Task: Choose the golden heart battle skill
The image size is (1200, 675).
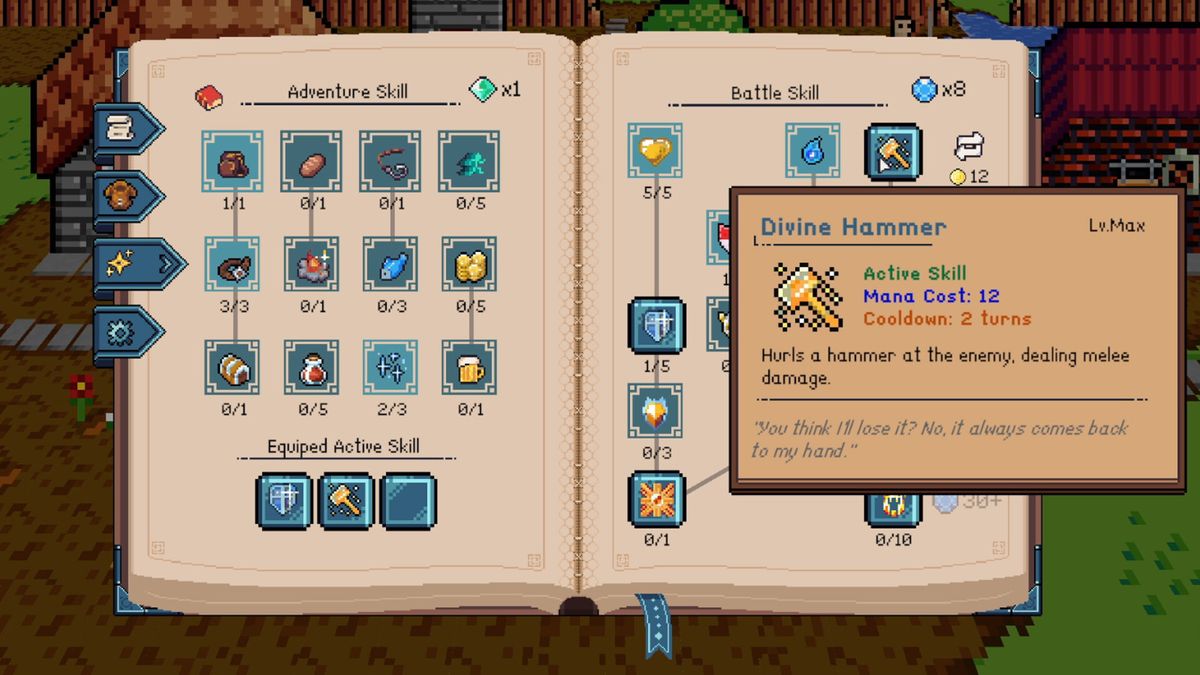Action: pos(655,152)
